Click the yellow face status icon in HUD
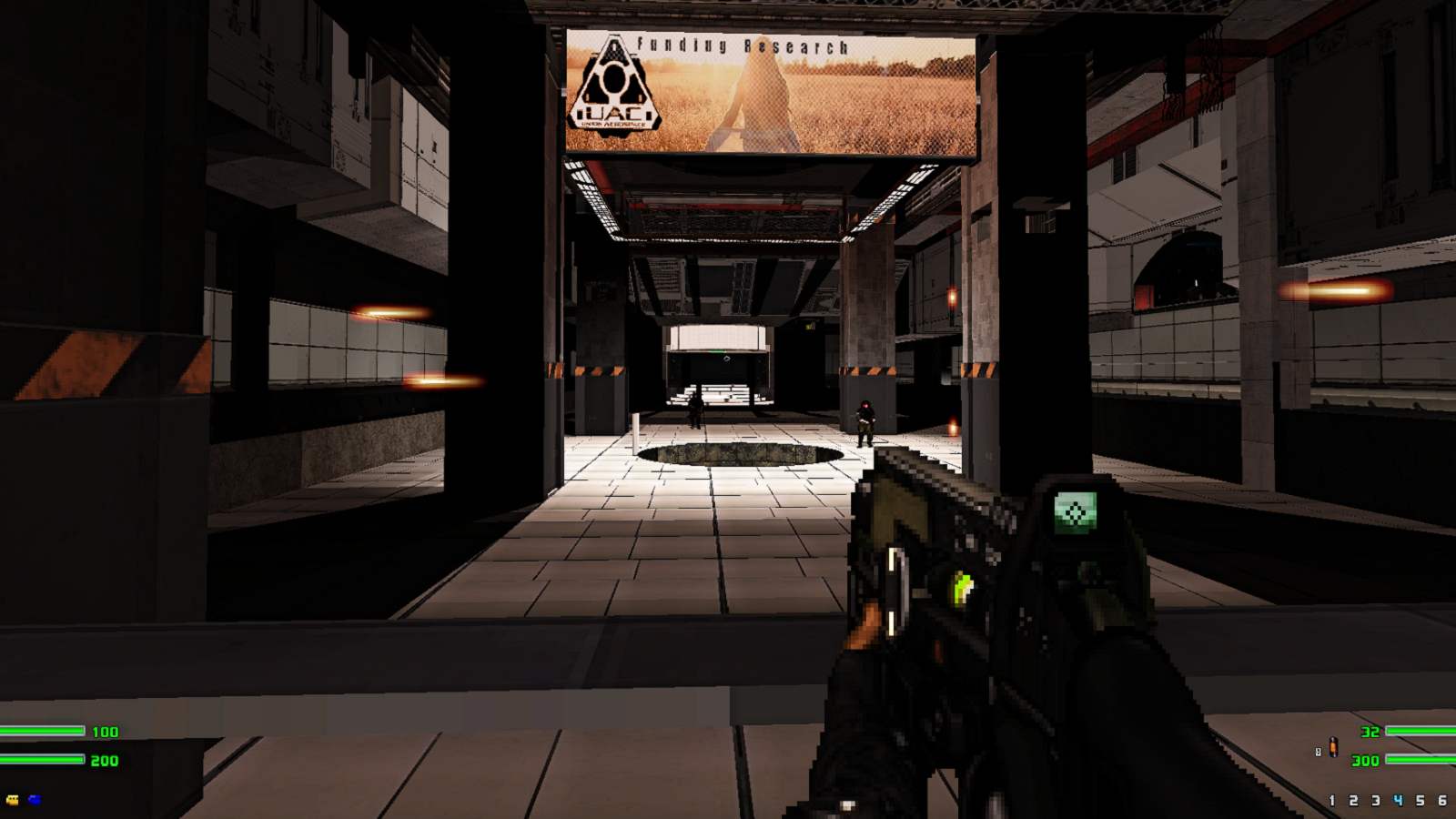 point(13,799)
